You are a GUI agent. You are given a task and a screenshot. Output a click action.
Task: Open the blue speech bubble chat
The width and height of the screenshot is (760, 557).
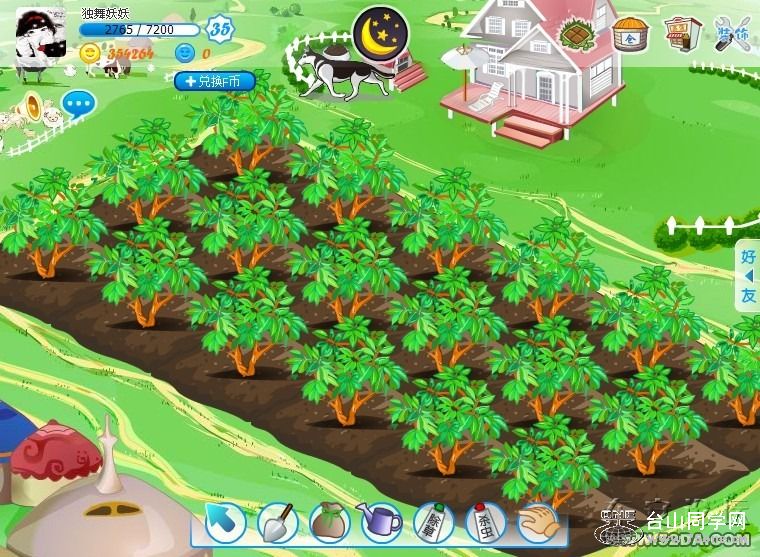79,102
